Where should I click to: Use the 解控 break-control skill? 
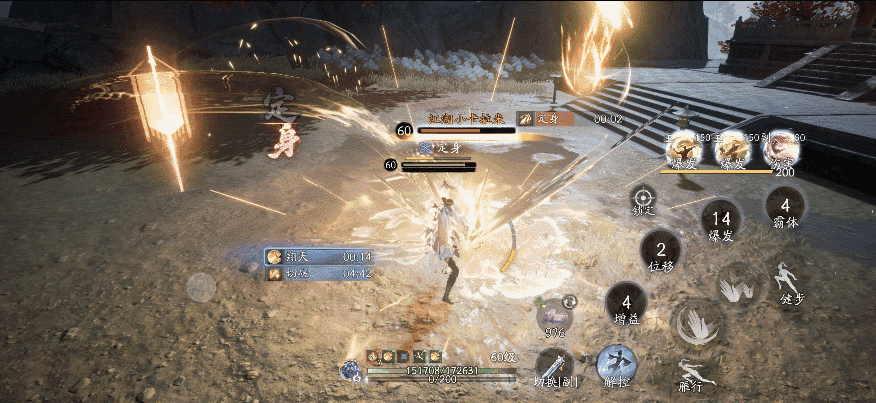click(x=617, y=365)
